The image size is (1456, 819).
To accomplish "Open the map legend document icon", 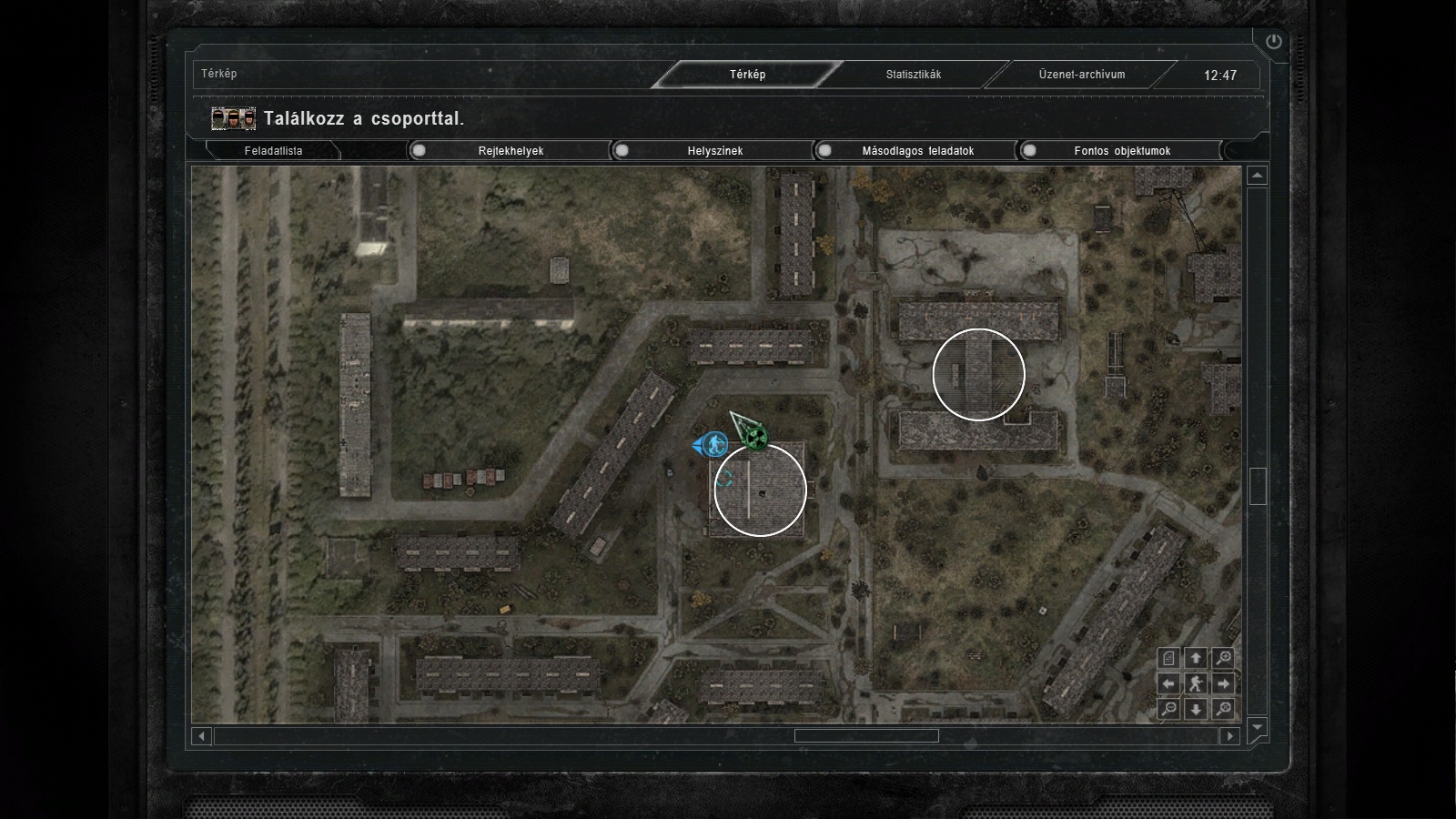I will tap(1169, 658).
